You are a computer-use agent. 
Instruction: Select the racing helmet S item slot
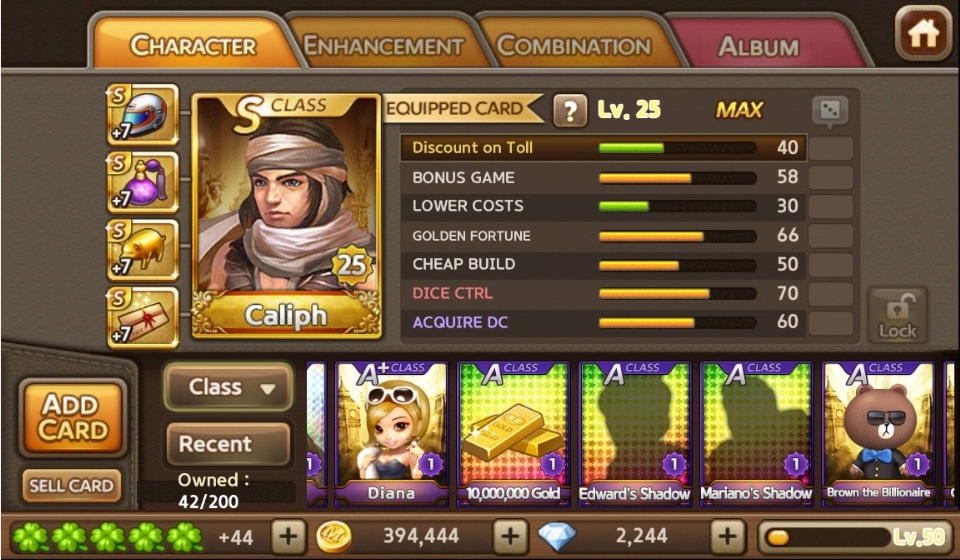coord(143,114)
